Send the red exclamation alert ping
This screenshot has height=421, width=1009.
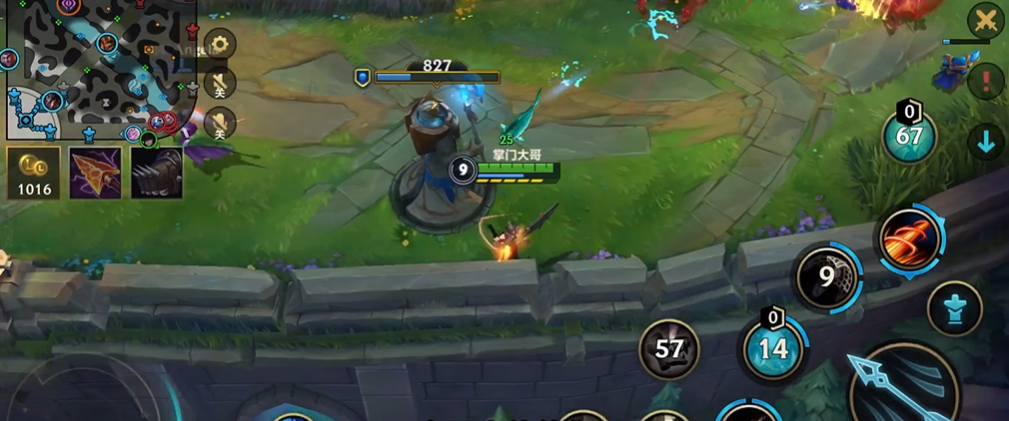(986, 81)
